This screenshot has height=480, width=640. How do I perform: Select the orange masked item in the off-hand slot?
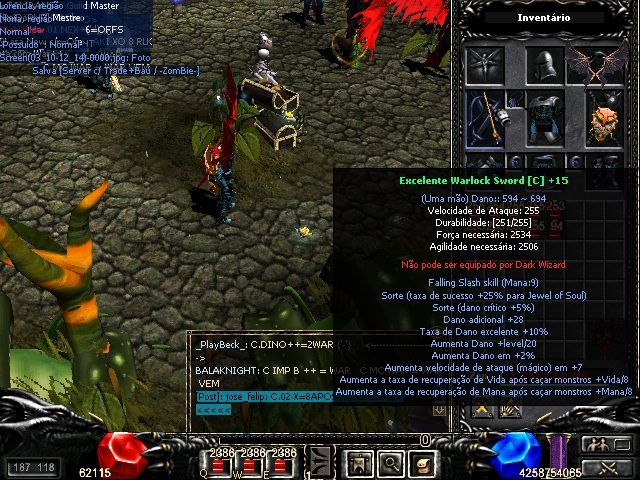click(x=603, y=121)
